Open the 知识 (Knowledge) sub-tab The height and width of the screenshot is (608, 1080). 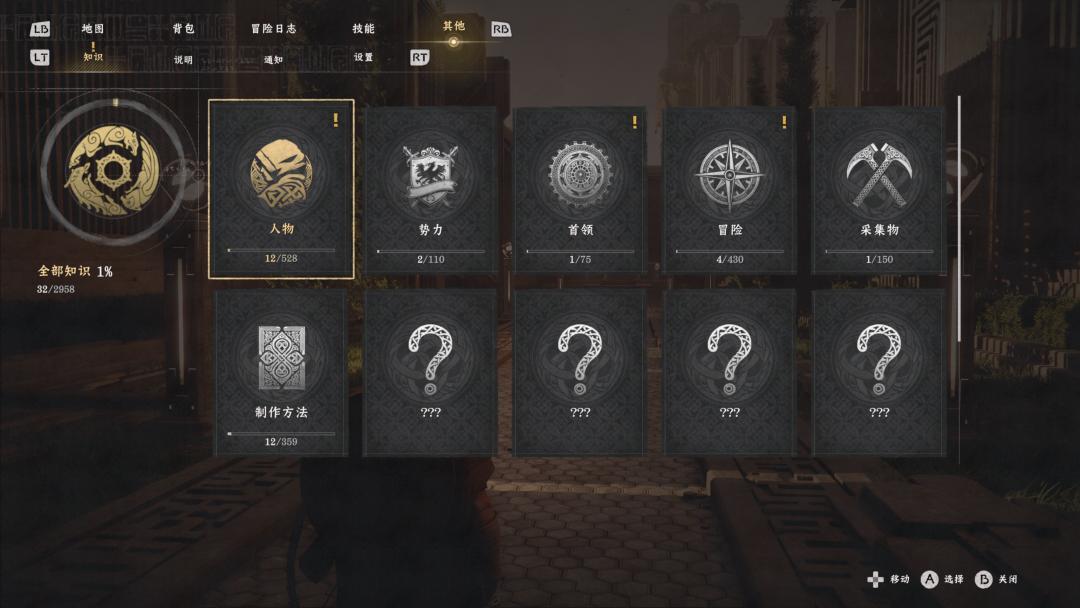pos(93,58)
